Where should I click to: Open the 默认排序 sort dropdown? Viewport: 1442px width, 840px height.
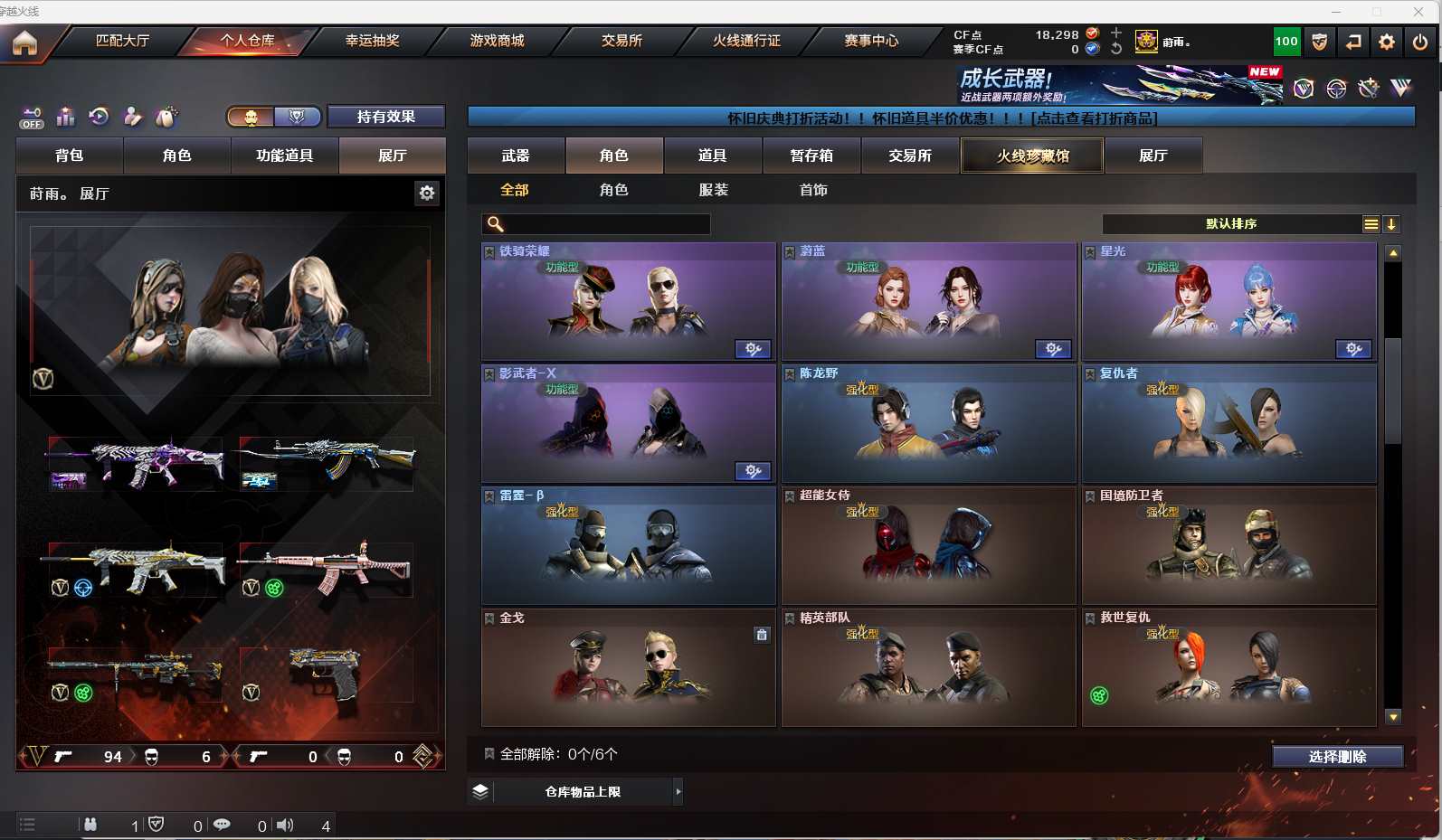point(1230,224)
